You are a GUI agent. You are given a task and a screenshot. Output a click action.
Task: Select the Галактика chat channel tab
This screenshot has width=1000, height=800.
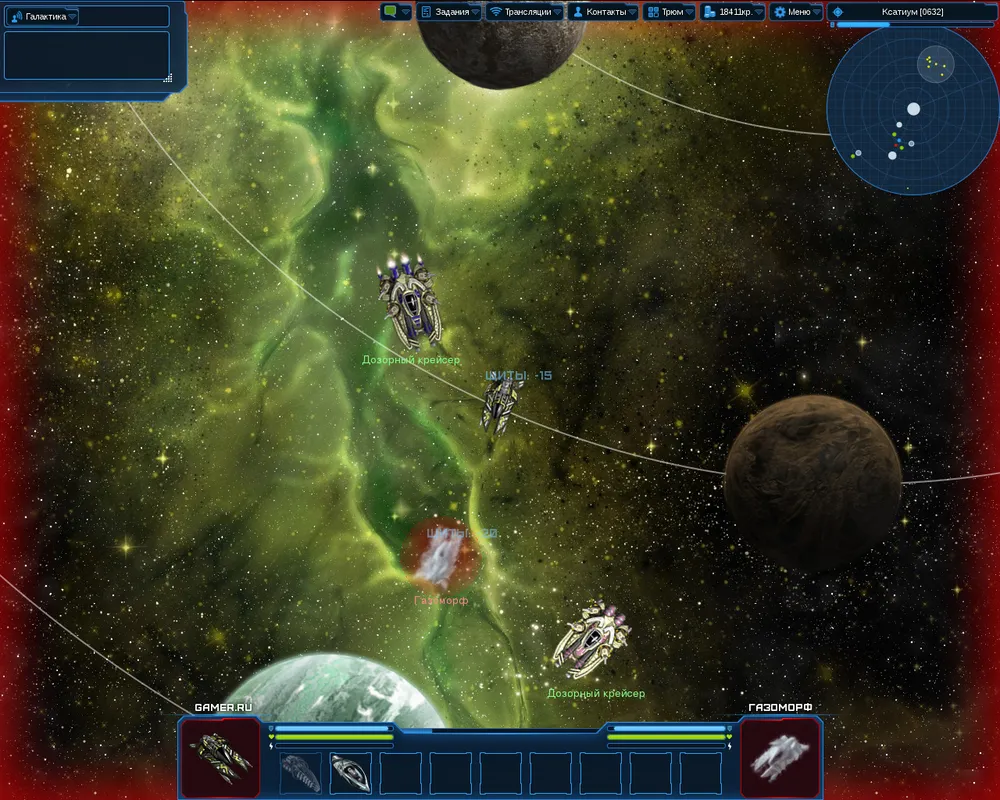coord(45,16)
